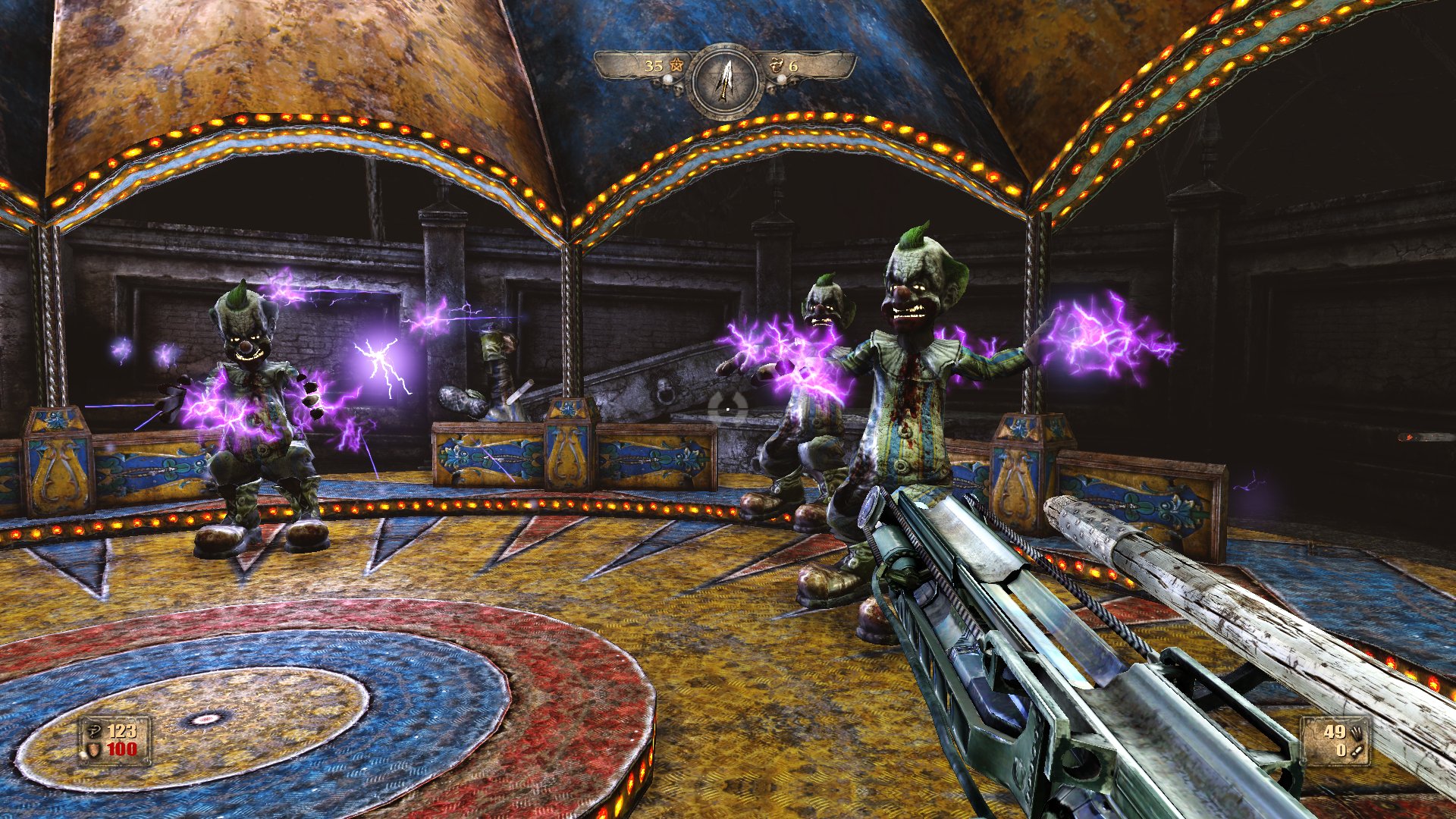Click the soul icon beside 6
The height and width of the screenshot is (819, 1456).
pos(777,66)
